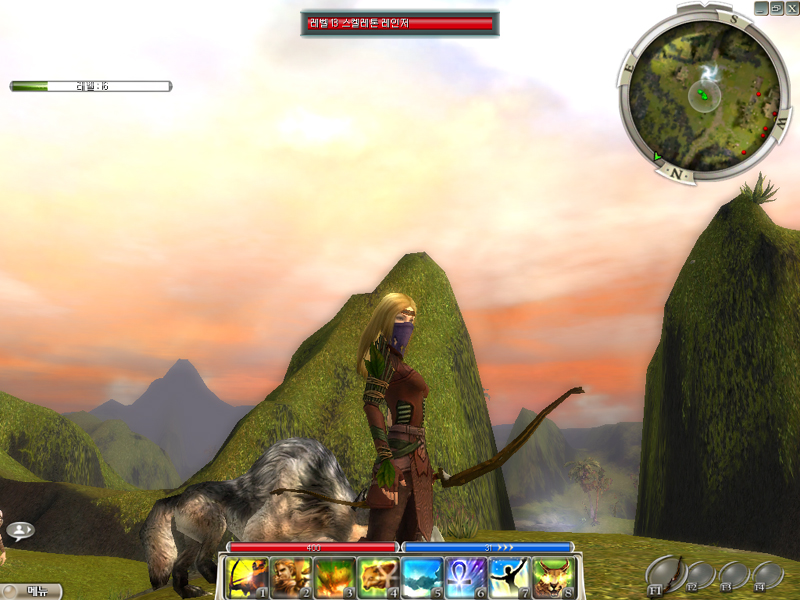Use the archer portrait skill in slot 2
Viewport: 800px width, 600px height.
point(289,577)
